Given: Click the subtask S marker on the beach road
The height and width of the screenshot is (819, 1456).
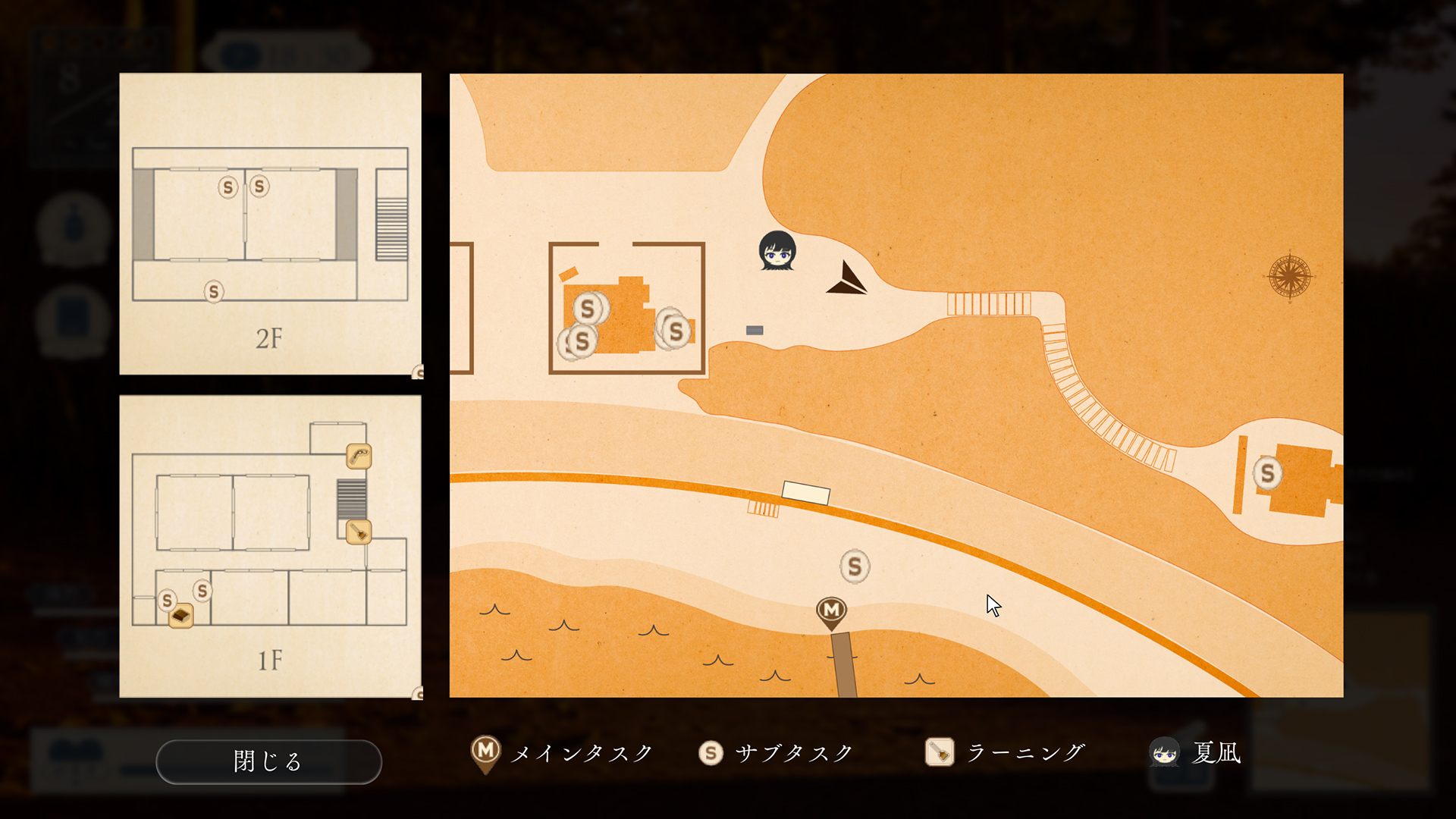Looking at the screenshot, I should pyautogui.click(x=855, y=566).
